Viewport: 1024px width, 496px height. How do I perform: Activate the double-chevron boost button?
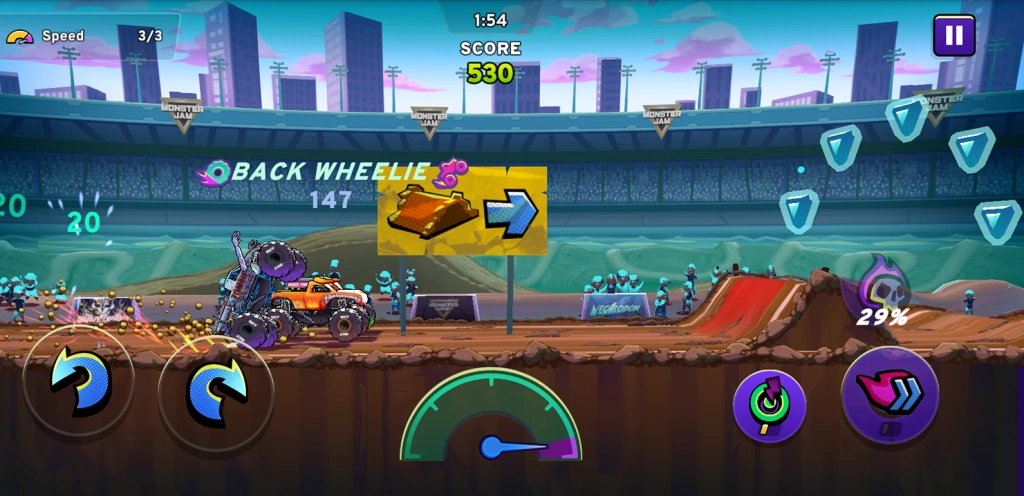(889, 394)
